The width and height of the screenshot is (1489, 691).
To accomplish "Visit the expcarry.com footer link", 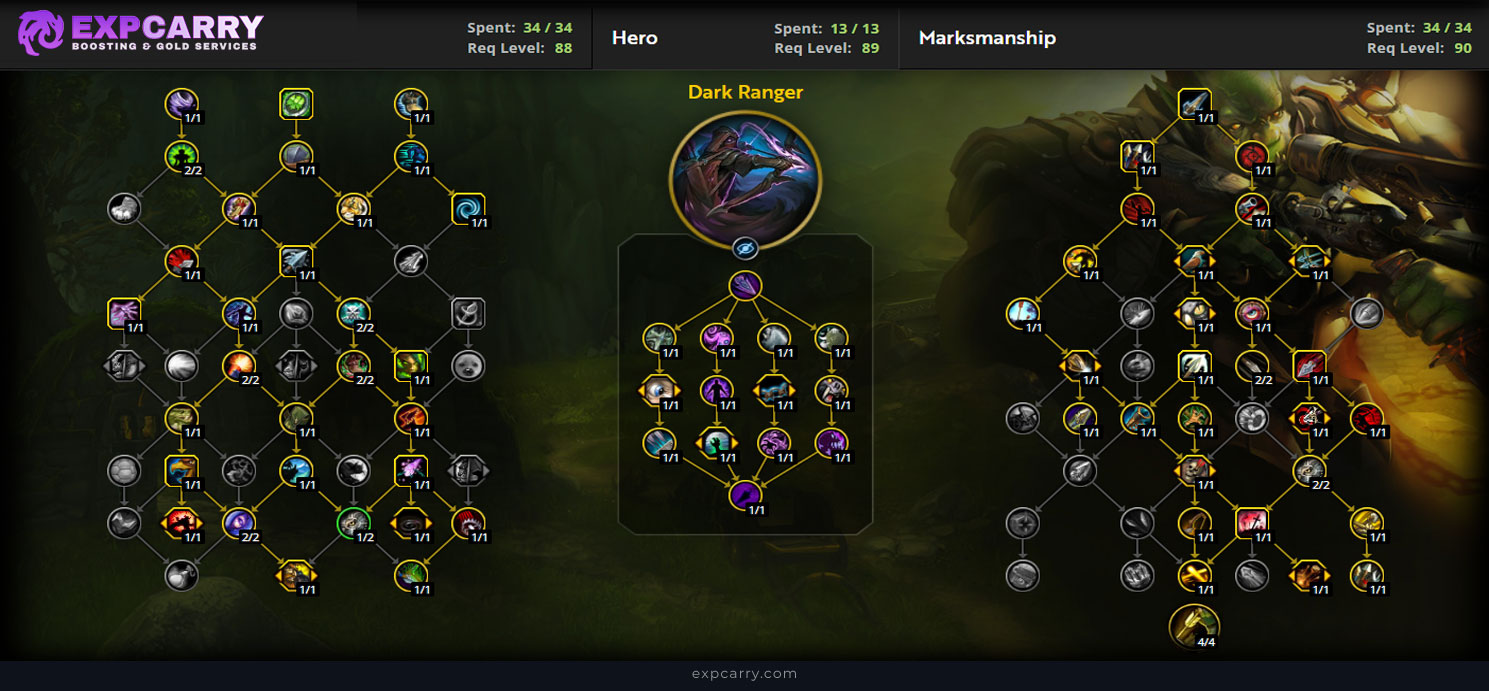I will [x=744, y=674].
